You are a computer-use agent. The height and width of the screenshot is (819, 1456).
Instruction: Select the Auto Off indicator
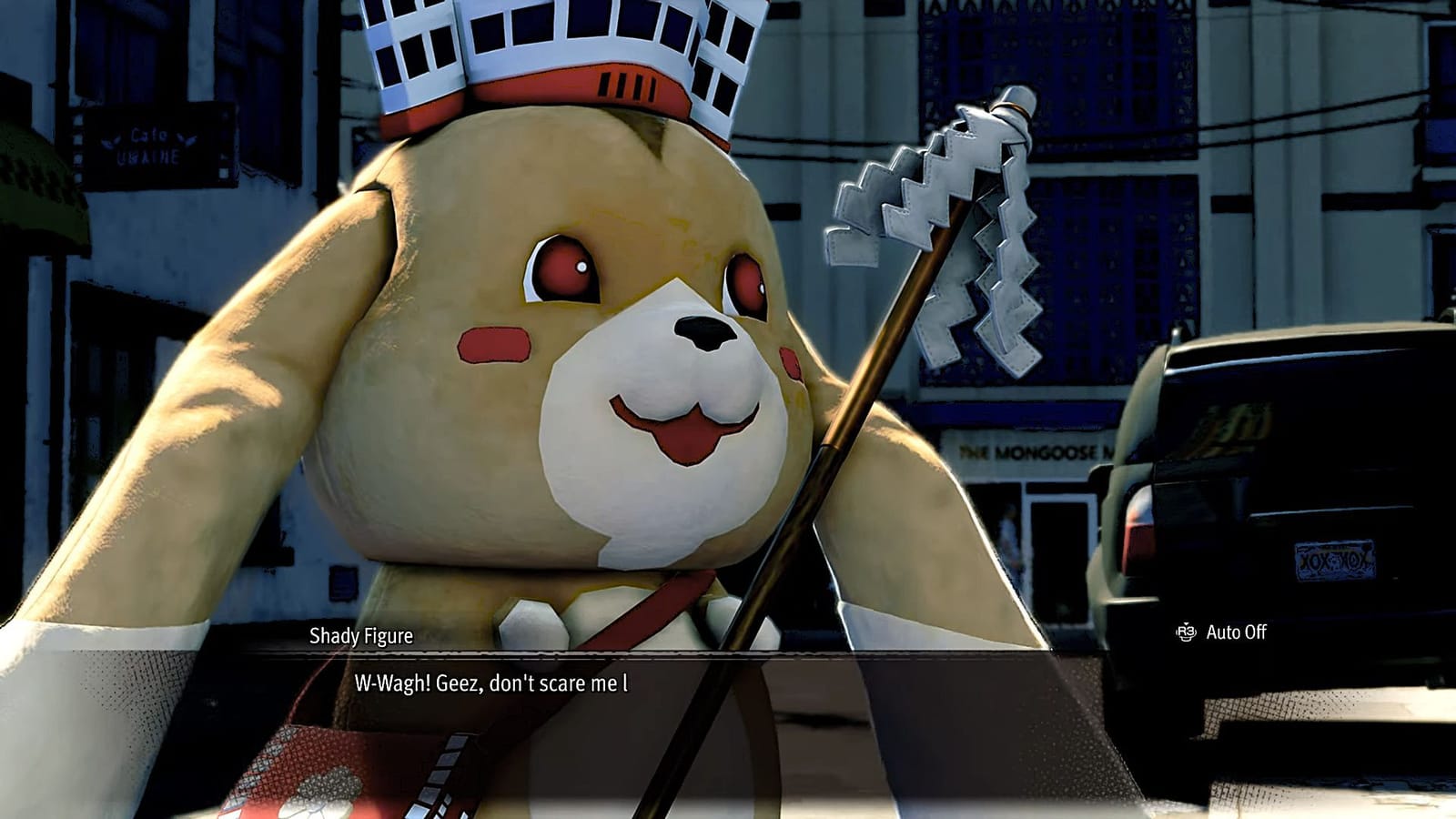1235,632
